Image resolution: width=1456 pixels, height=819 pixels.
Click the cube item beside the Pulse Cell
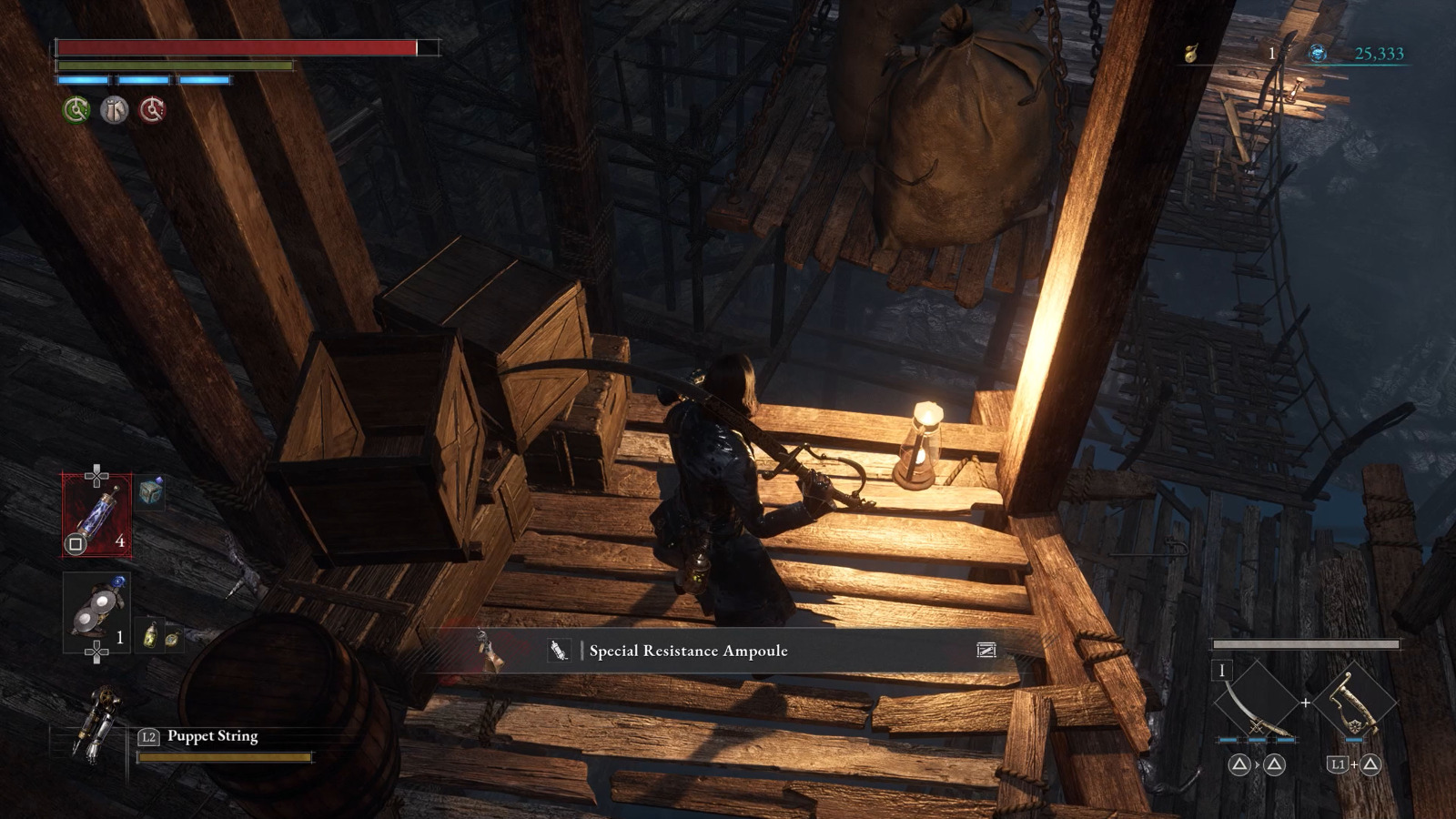point(151,491)
